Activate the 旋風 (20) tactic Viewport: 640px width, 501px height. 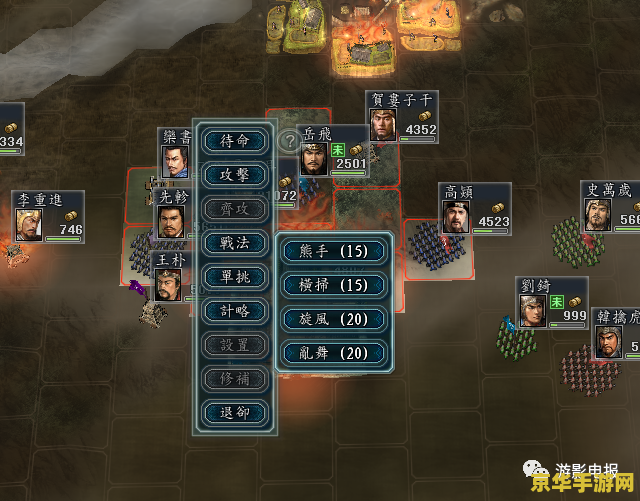(333, 319)
